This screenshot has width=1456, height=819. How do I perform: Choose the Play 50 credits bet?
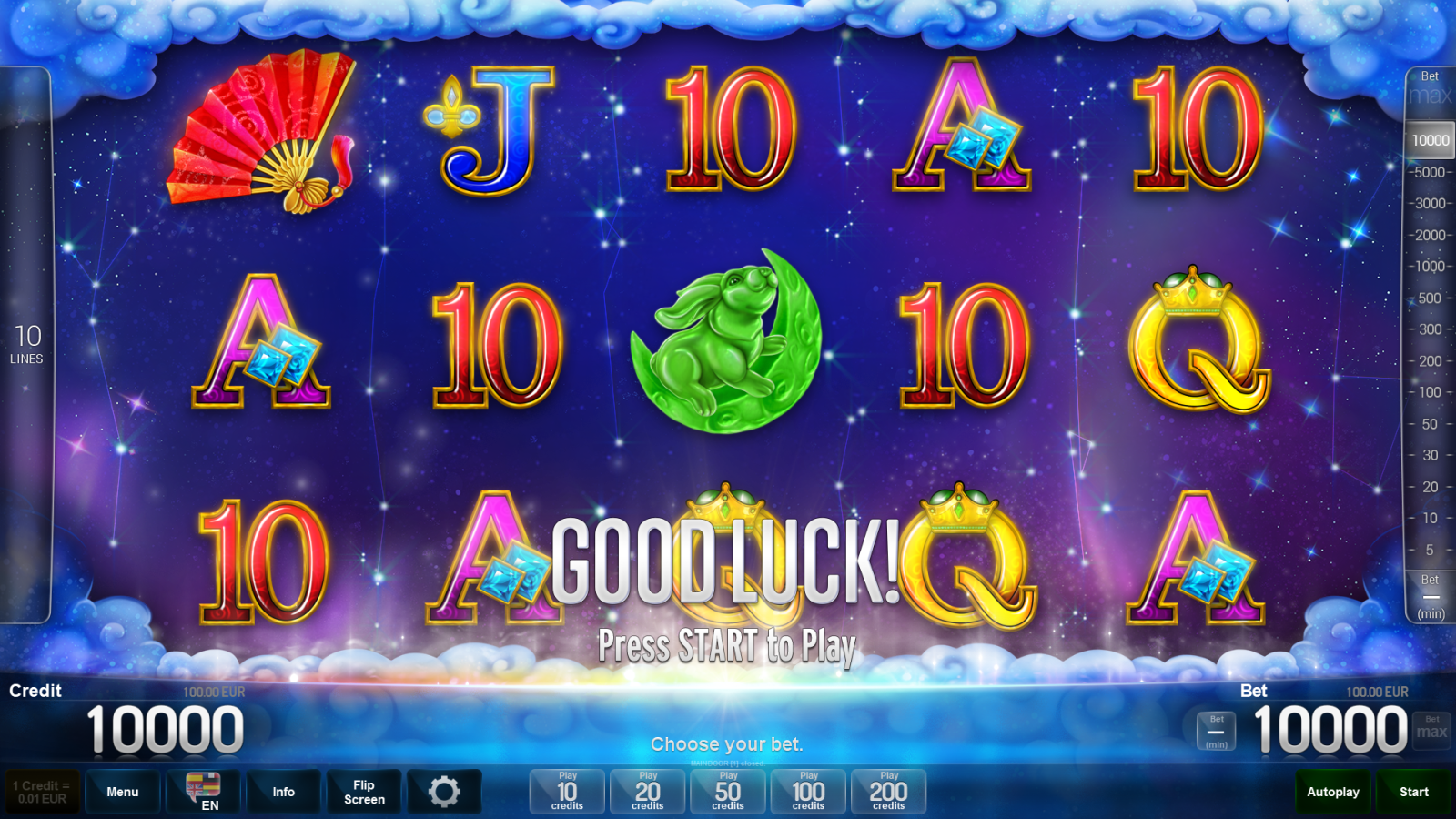coord(726,792)
